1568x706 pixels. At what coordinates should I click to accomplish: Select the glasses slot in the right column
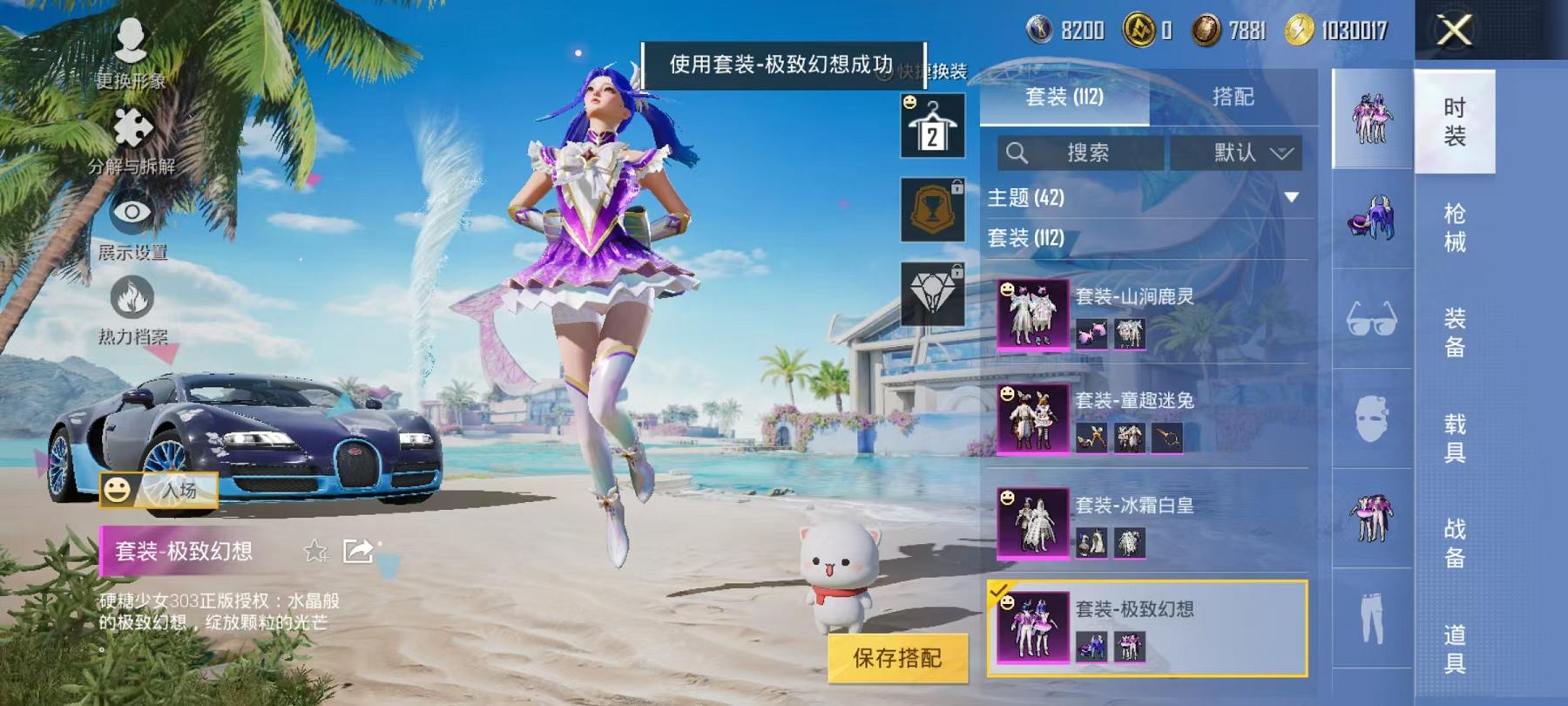coord(1371,322)
